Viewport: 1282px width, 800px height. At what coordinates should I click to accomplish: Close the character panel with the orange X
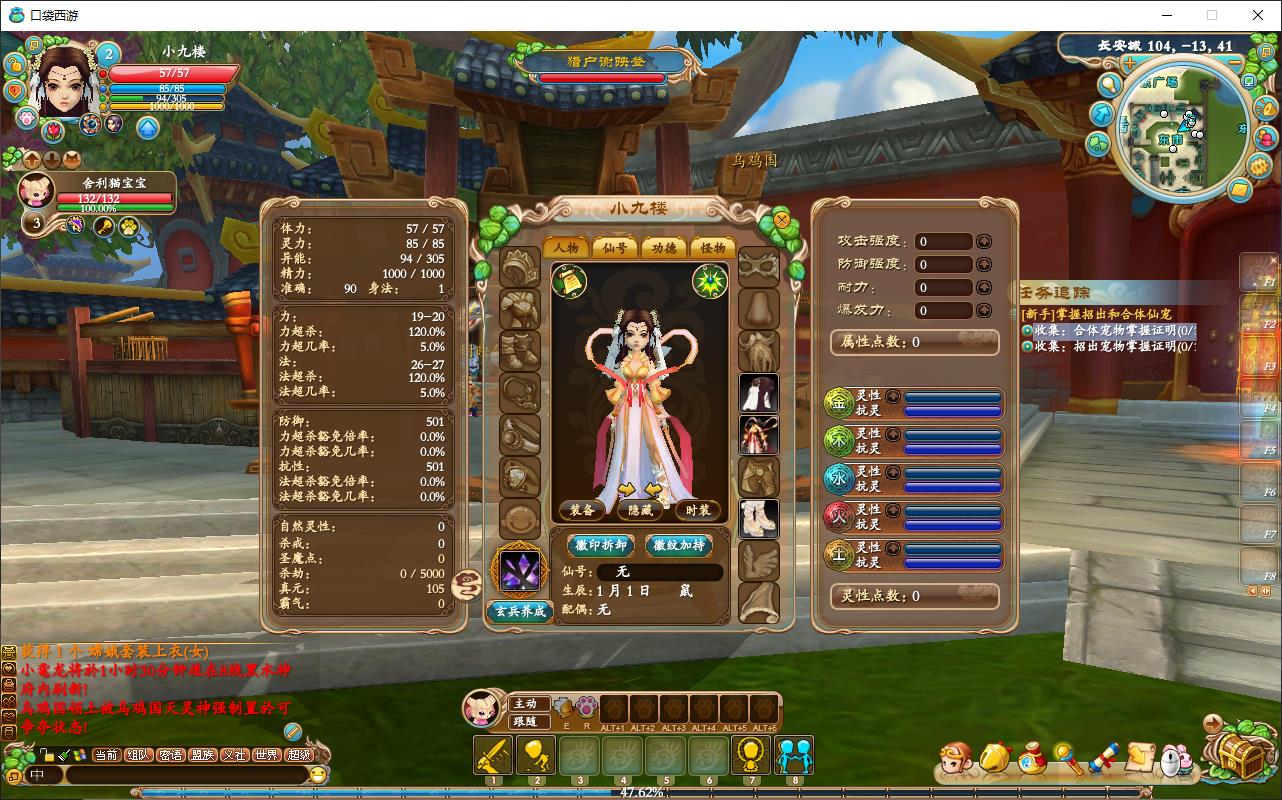click(x=782, y=220)
